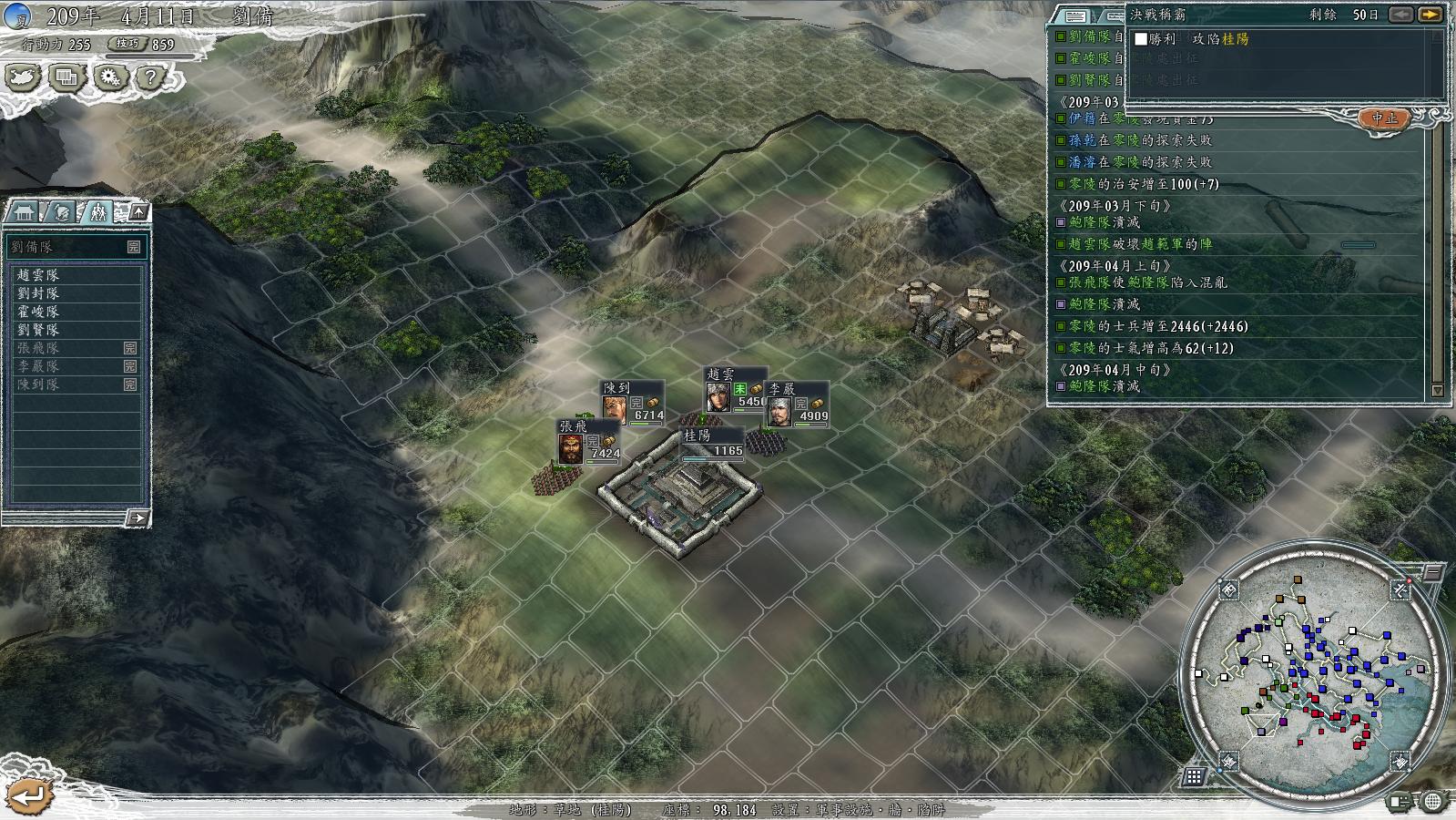
Task: Open the China map overview icon
Action: (23, 78)
